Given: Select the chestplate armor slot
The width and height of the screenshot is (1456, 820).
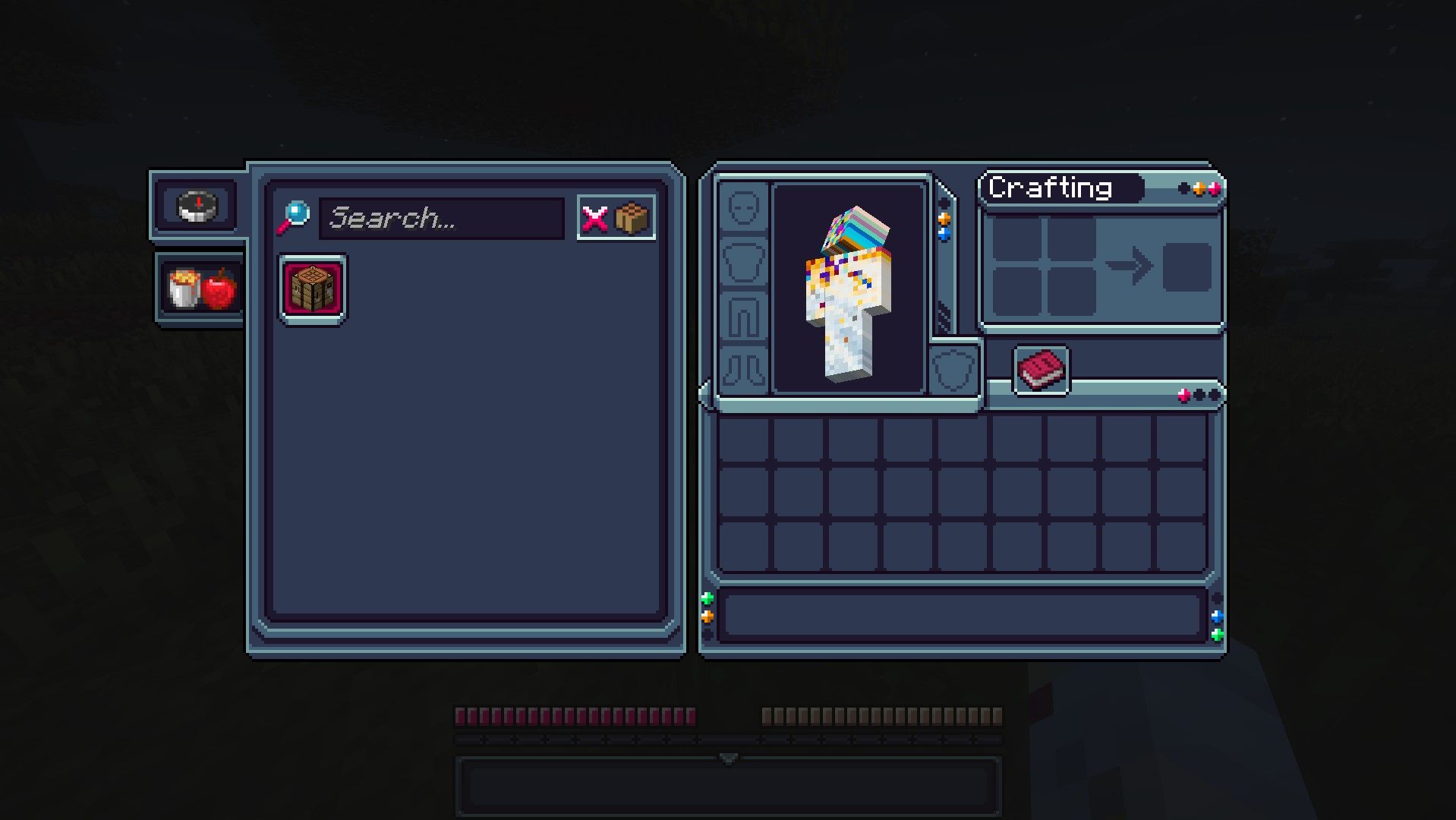Looking at the screenshot, I should [743, 262].
